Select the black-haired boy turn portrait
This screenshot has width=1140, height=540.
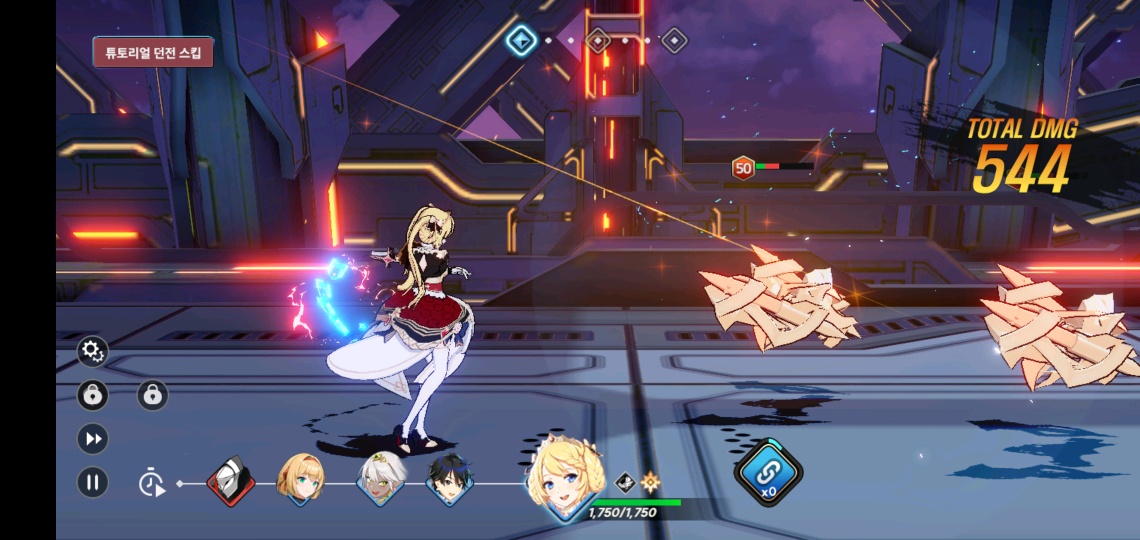[x=448, y=481]
